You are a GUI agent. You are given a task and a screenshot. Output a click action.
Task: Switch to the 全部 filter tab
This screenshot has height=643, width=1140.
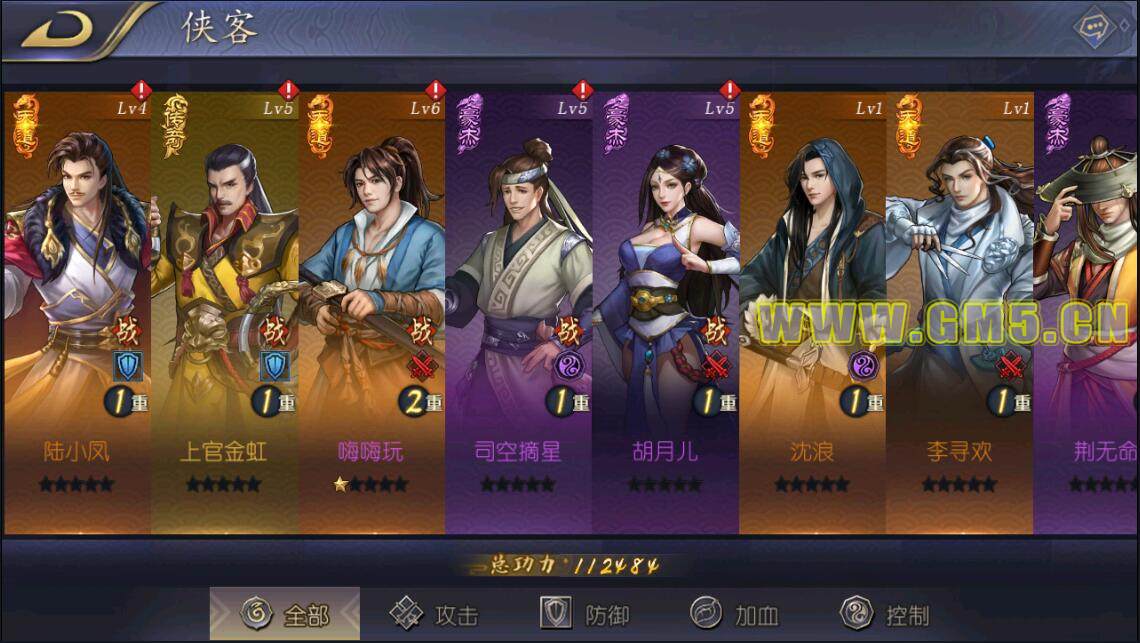click(285, 614)
